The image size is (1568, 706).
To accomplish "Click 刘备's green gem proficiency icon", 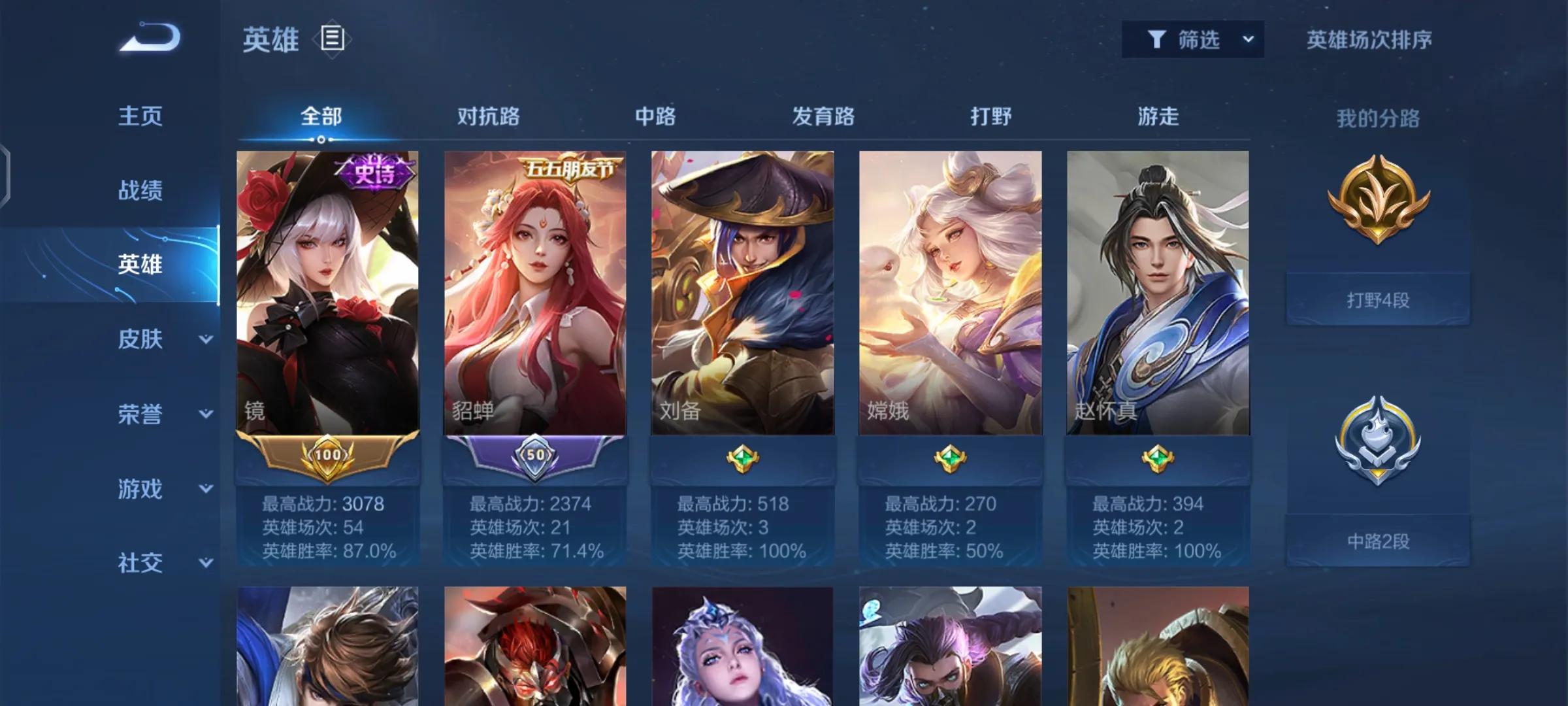I will [x=743, y=457].
